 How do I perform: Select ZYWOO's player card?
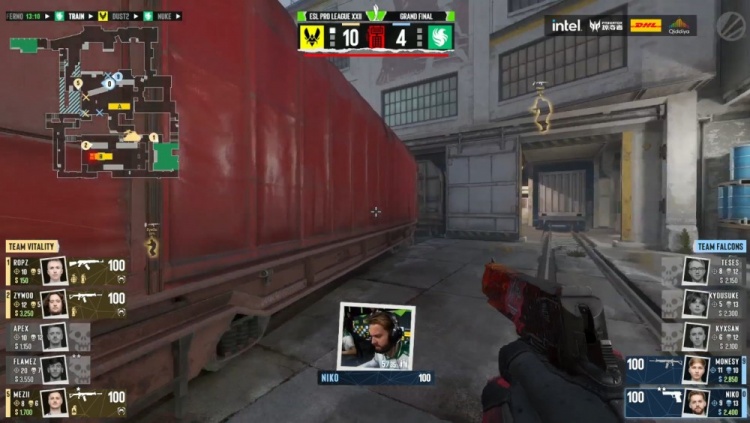click(x=67, y=303)
